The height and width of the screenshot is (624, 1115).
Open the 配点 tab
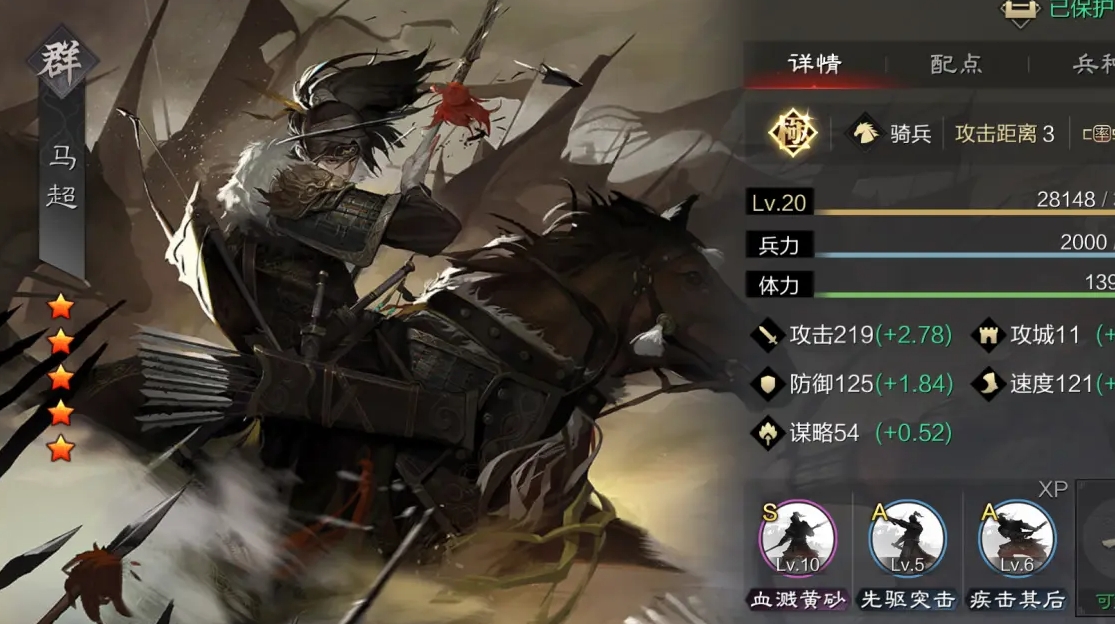click(x=956, y=64)
